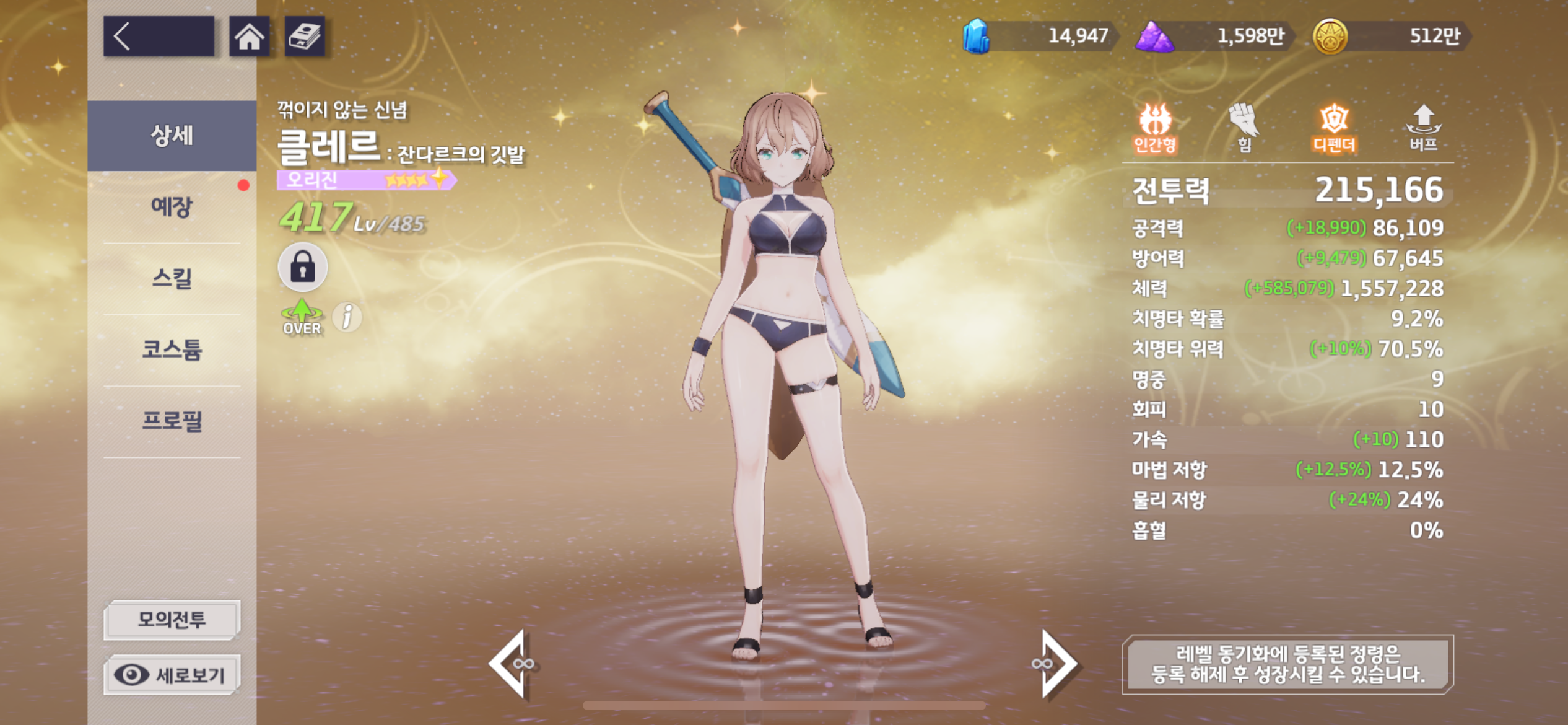Toggle the character lock icon

302,267
